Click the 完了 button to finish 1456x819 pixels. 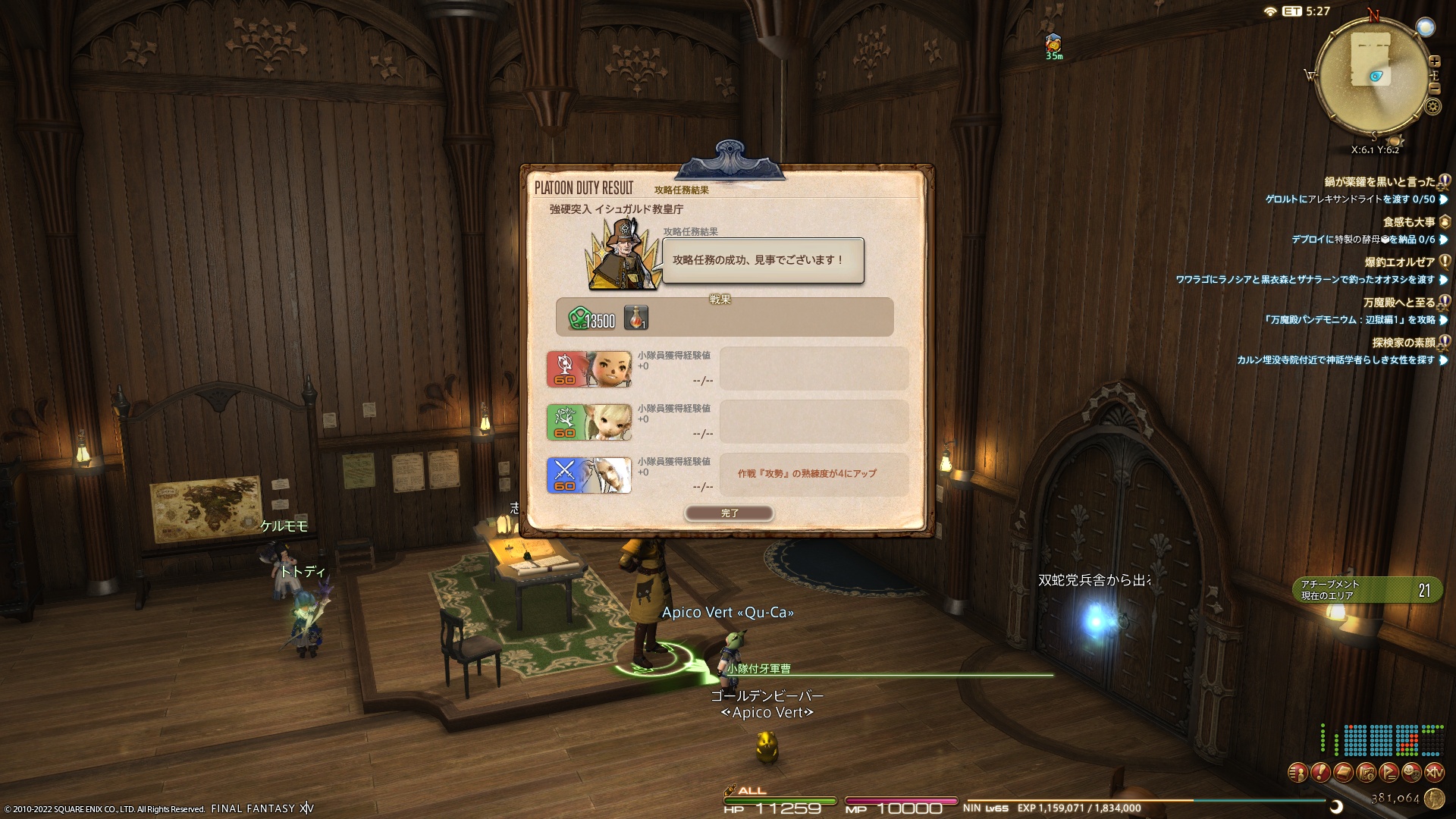tap(729, 513)
